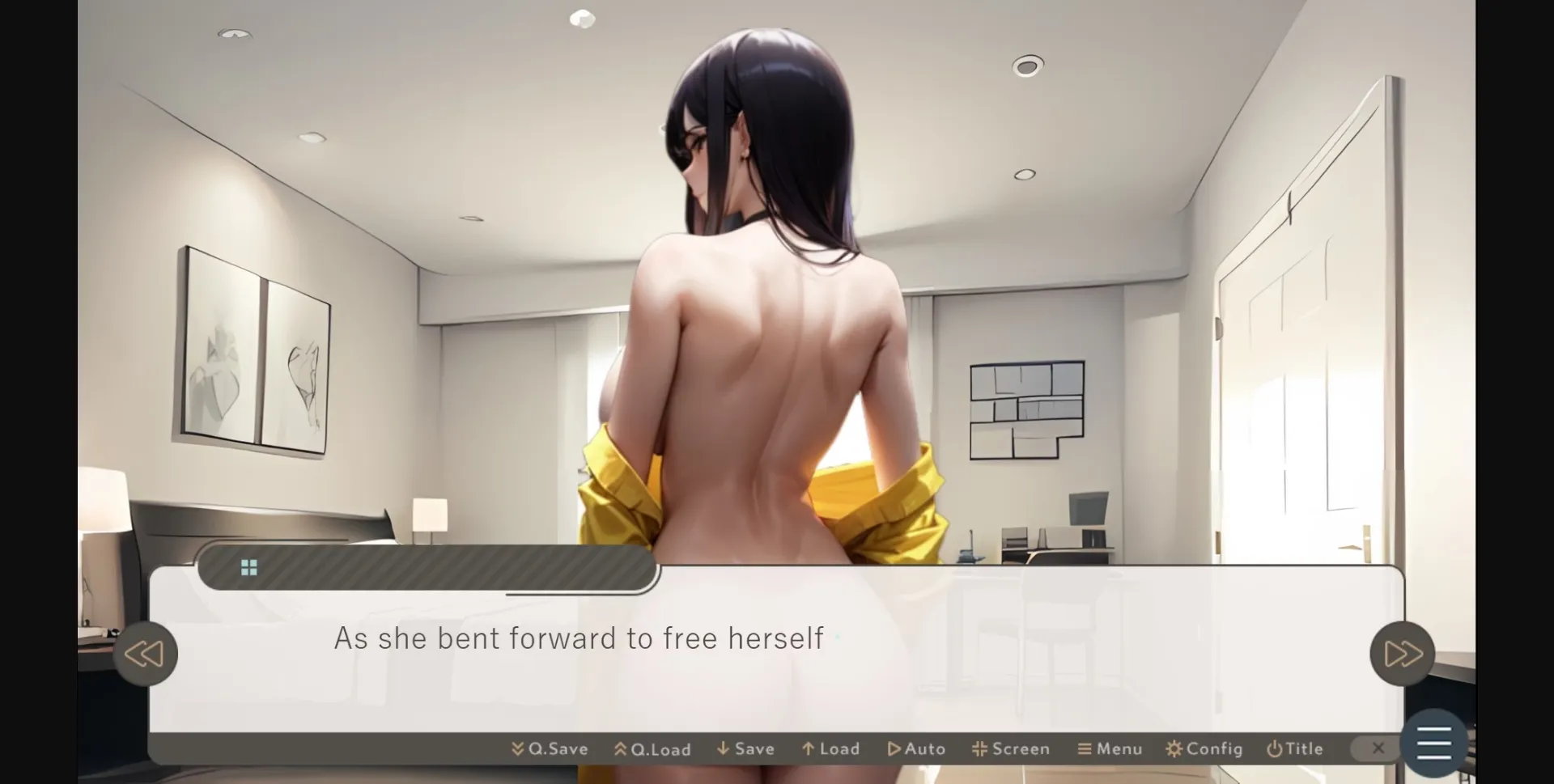
Task: Click the striped progress banner above the dialogue
Action: [429, 567]
